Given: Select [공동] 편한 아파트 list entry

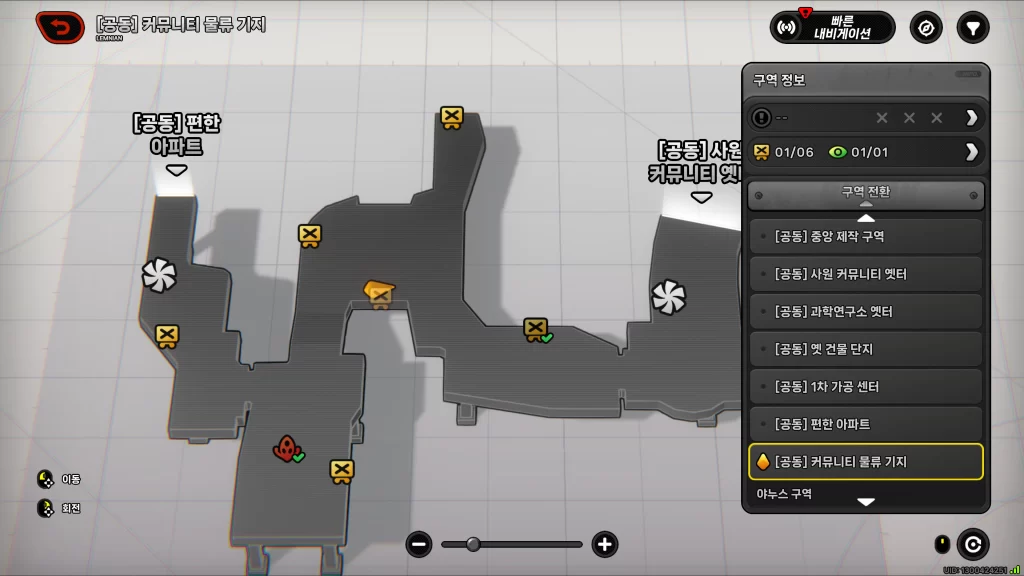Looking at the screenshot, I should [866, 424].
